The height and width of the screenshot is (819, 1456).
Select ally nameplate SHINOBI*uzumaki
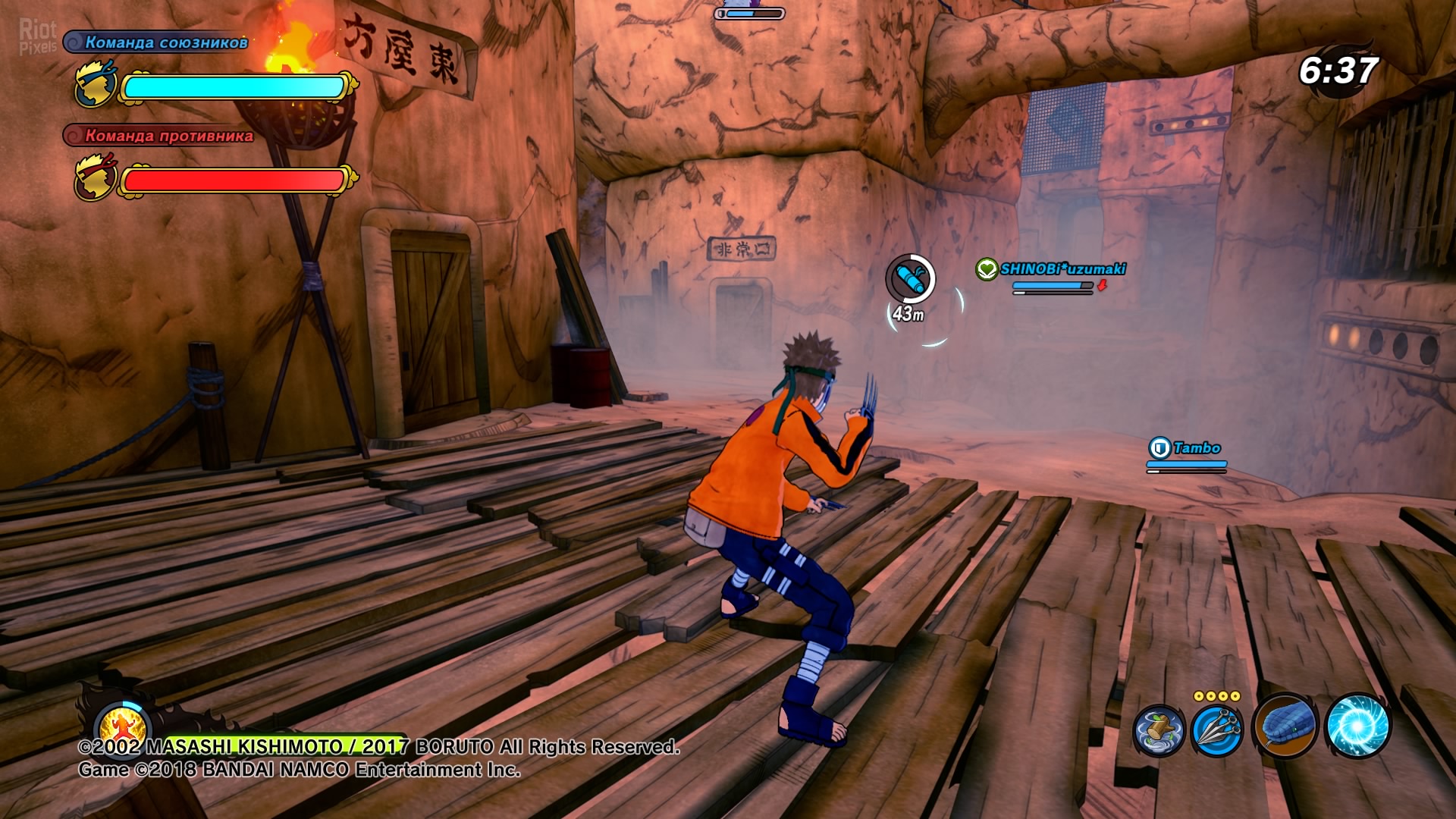coord(1062,269)
